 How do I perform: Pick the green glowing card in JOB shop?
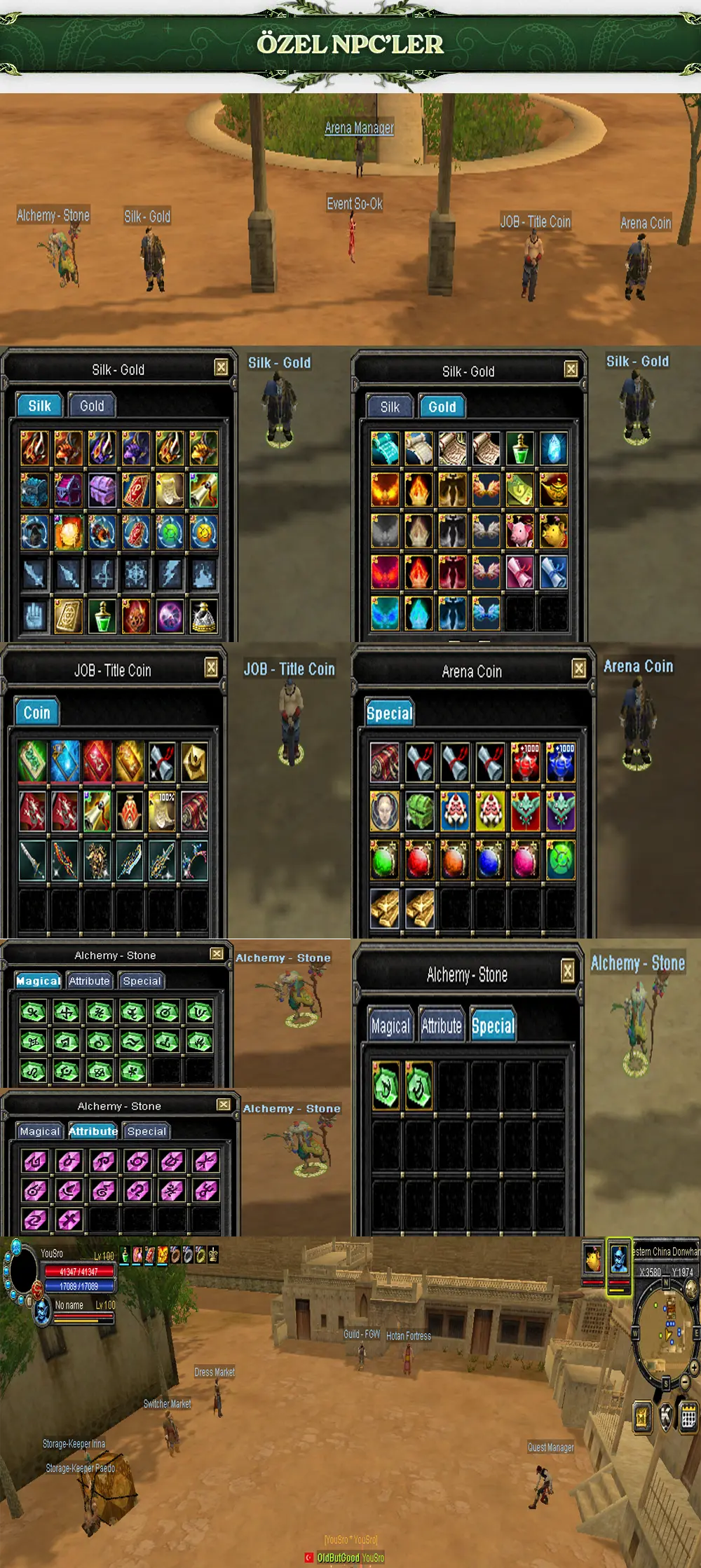(32, 762)
